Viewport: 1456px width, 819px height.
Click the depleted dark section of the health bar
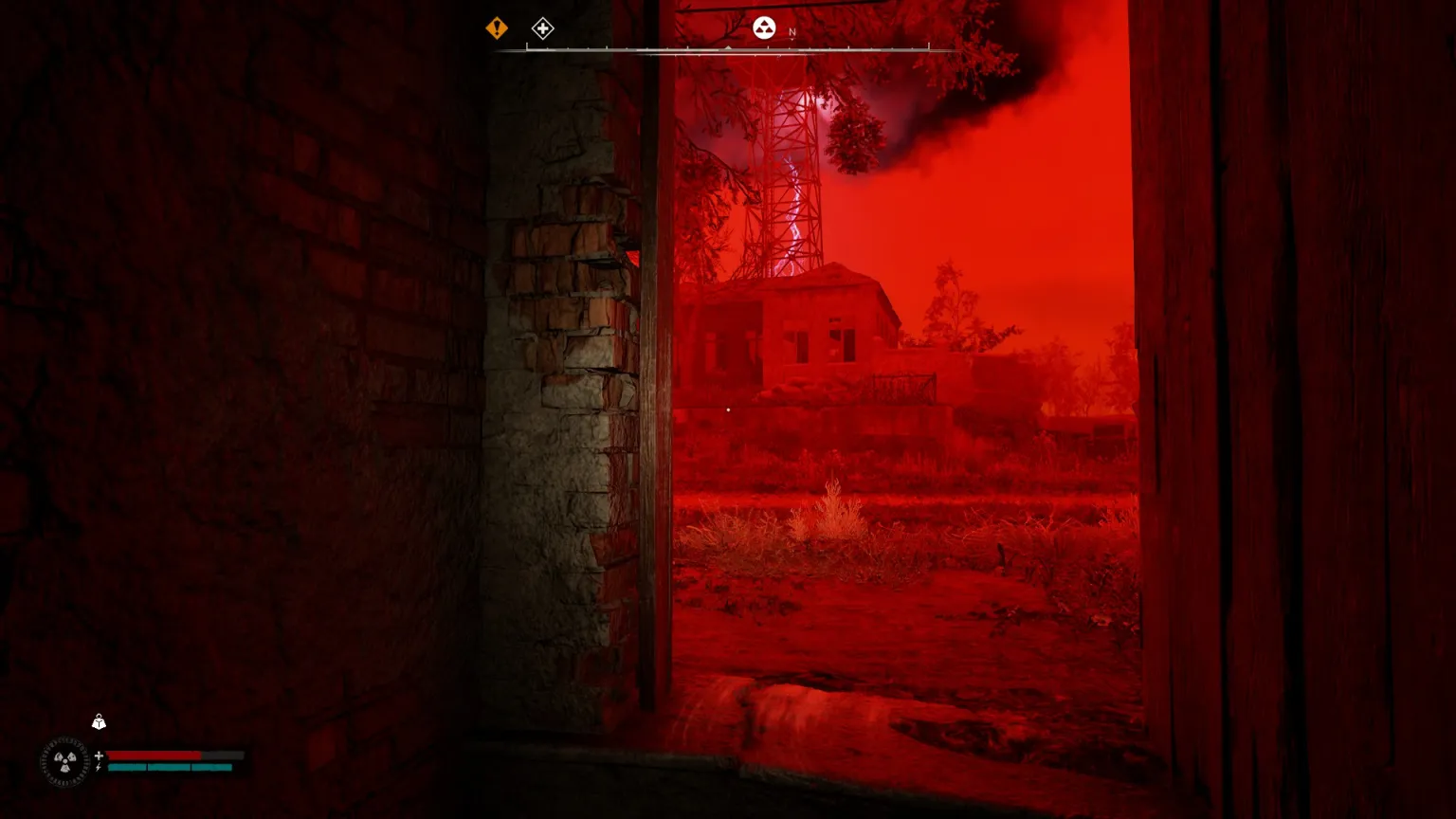click(x=221, y=755)
